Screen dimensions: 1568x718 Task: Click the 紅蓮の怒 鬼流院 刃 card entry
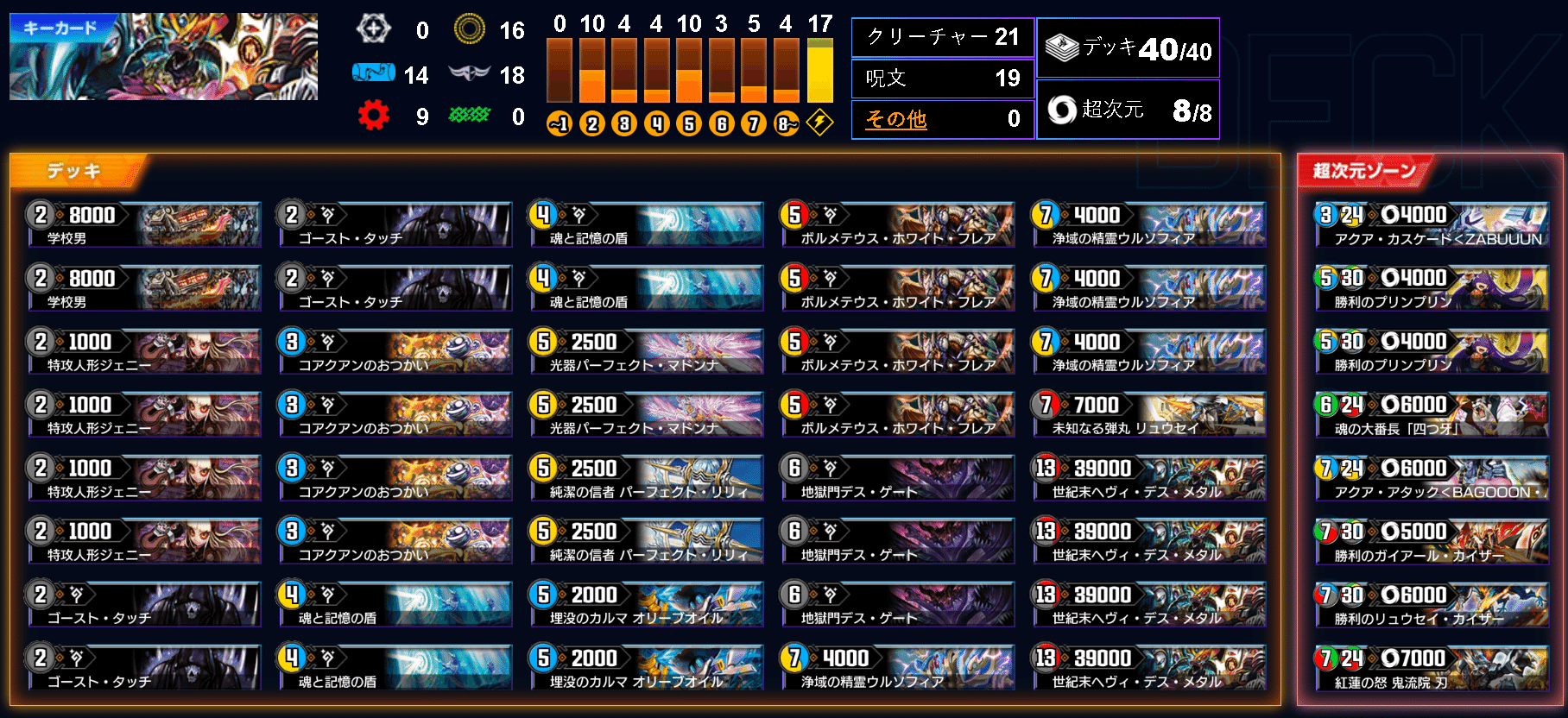(x=1429, y=667)
